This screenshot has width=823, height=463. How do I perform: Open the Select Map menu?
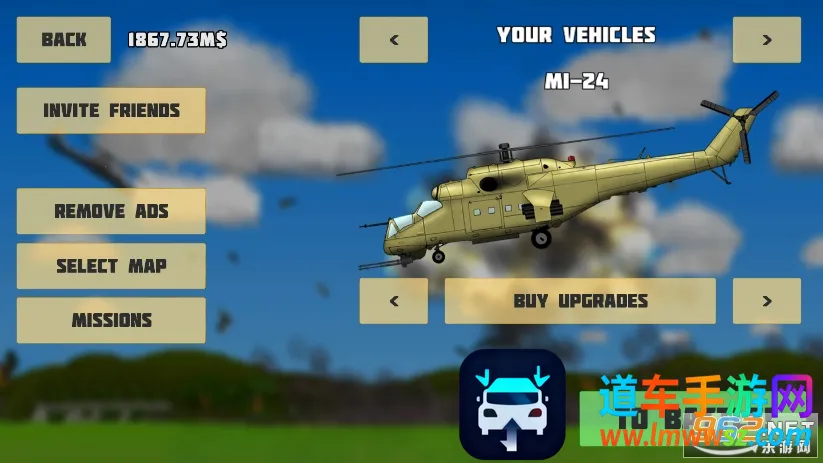pyautogui.click(x=111, y=266)
